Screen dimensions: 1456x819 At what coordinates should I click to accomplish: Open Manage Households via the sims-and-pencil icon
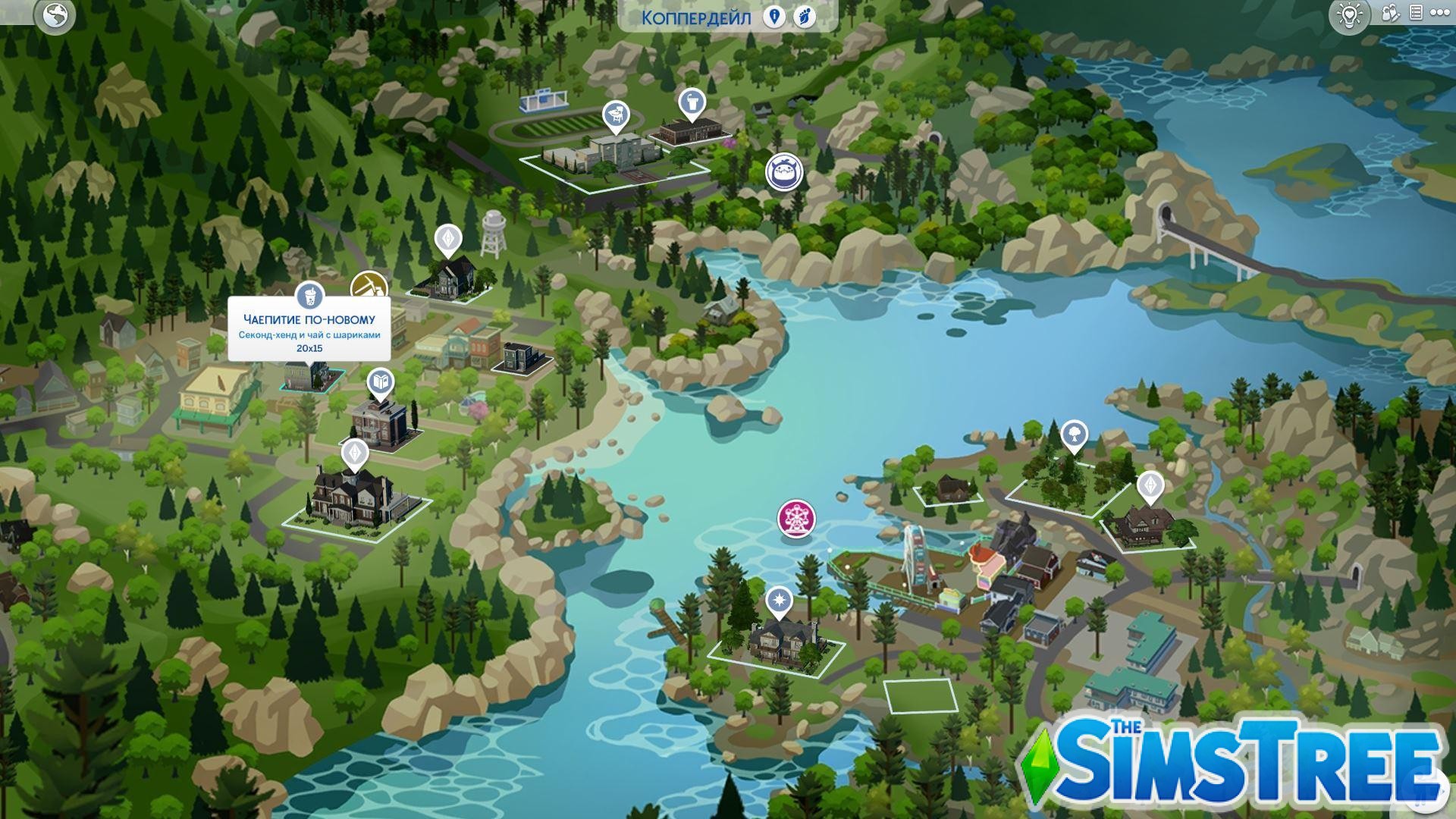1390,11
